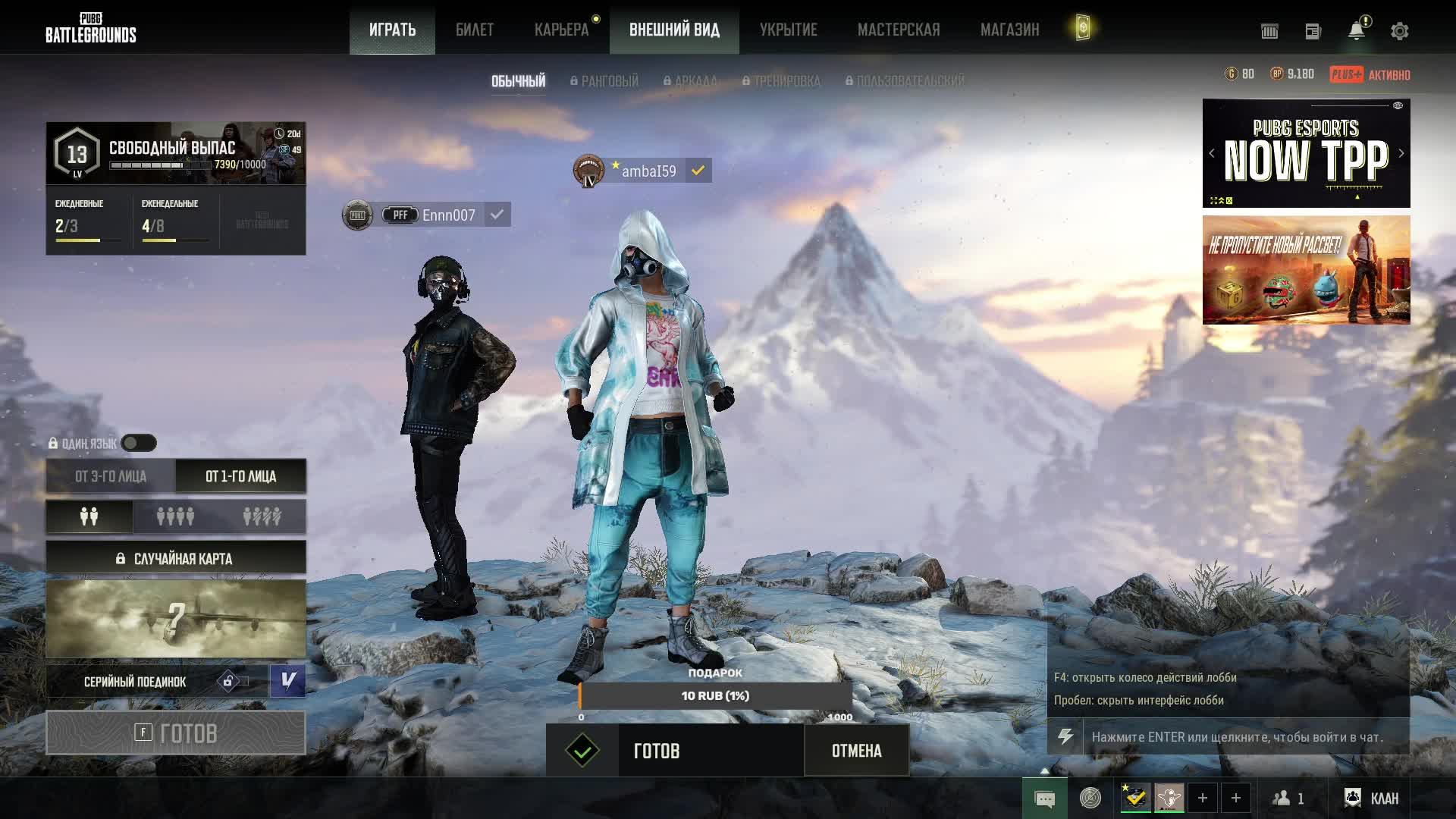Cancel readiness with Отмена button
Image resolution: width=1456 pixels, height=819 pixels.
[x=856, y=751]
